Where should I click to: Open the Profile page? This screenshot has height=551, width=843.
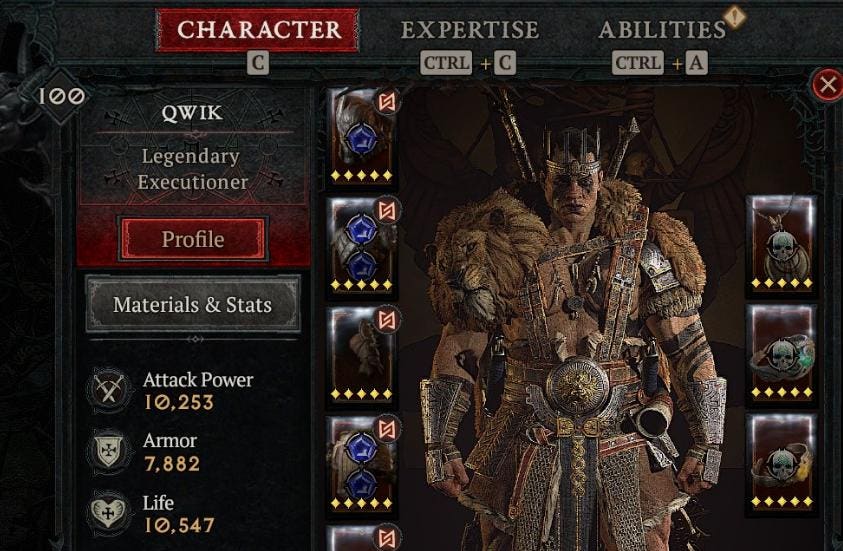pos(193,240)
